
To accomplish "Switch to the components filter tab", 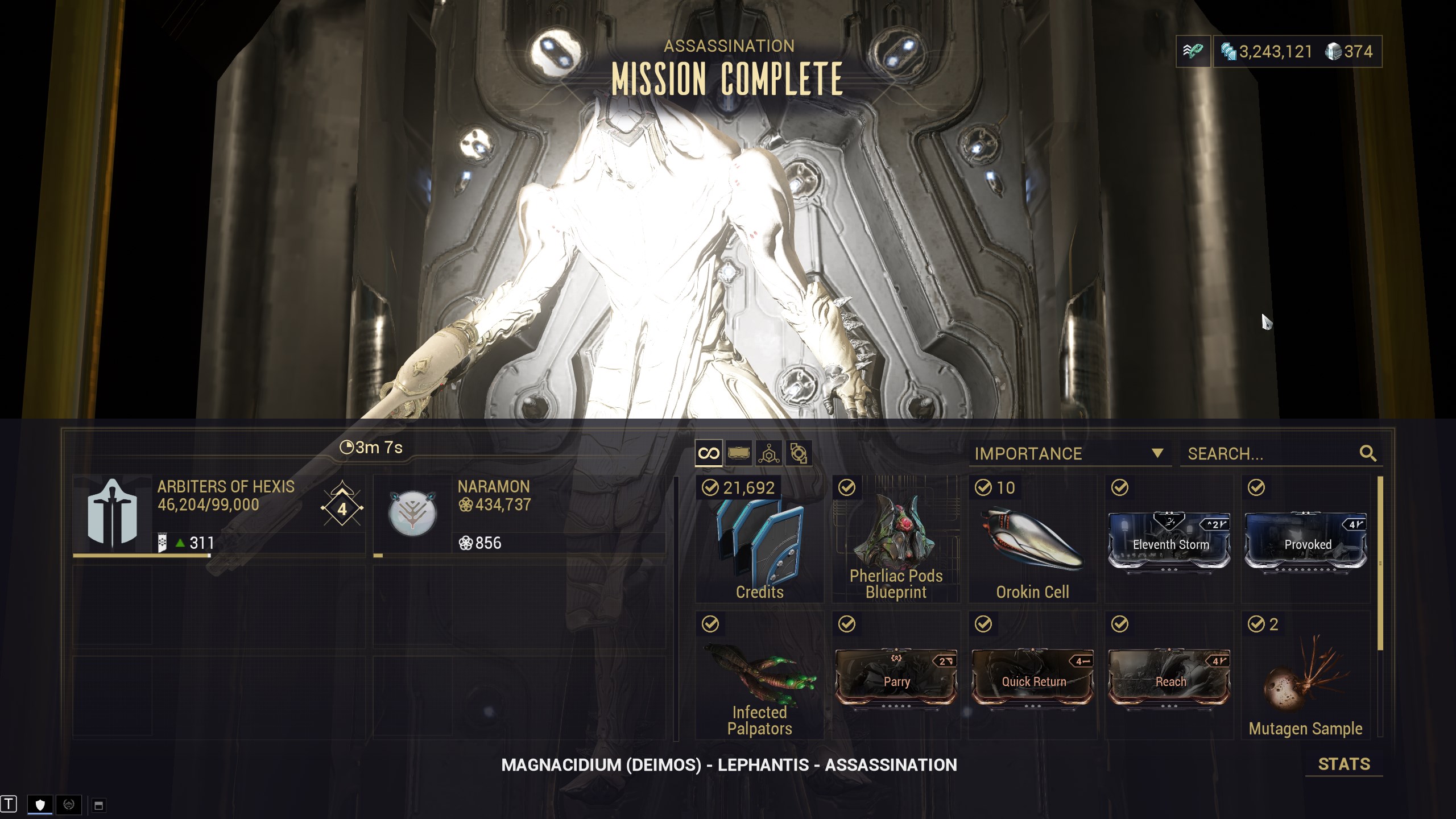I will (799, 453).
